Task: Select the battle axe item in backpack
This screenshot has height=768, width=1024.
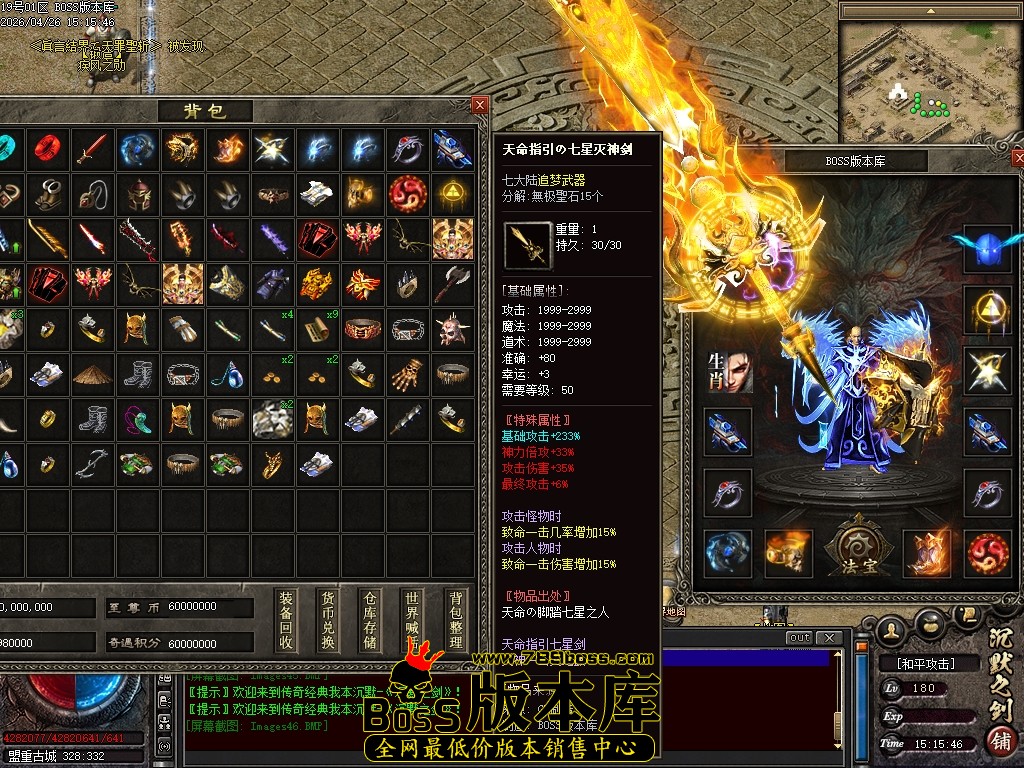Action: (x=452, y=283)
